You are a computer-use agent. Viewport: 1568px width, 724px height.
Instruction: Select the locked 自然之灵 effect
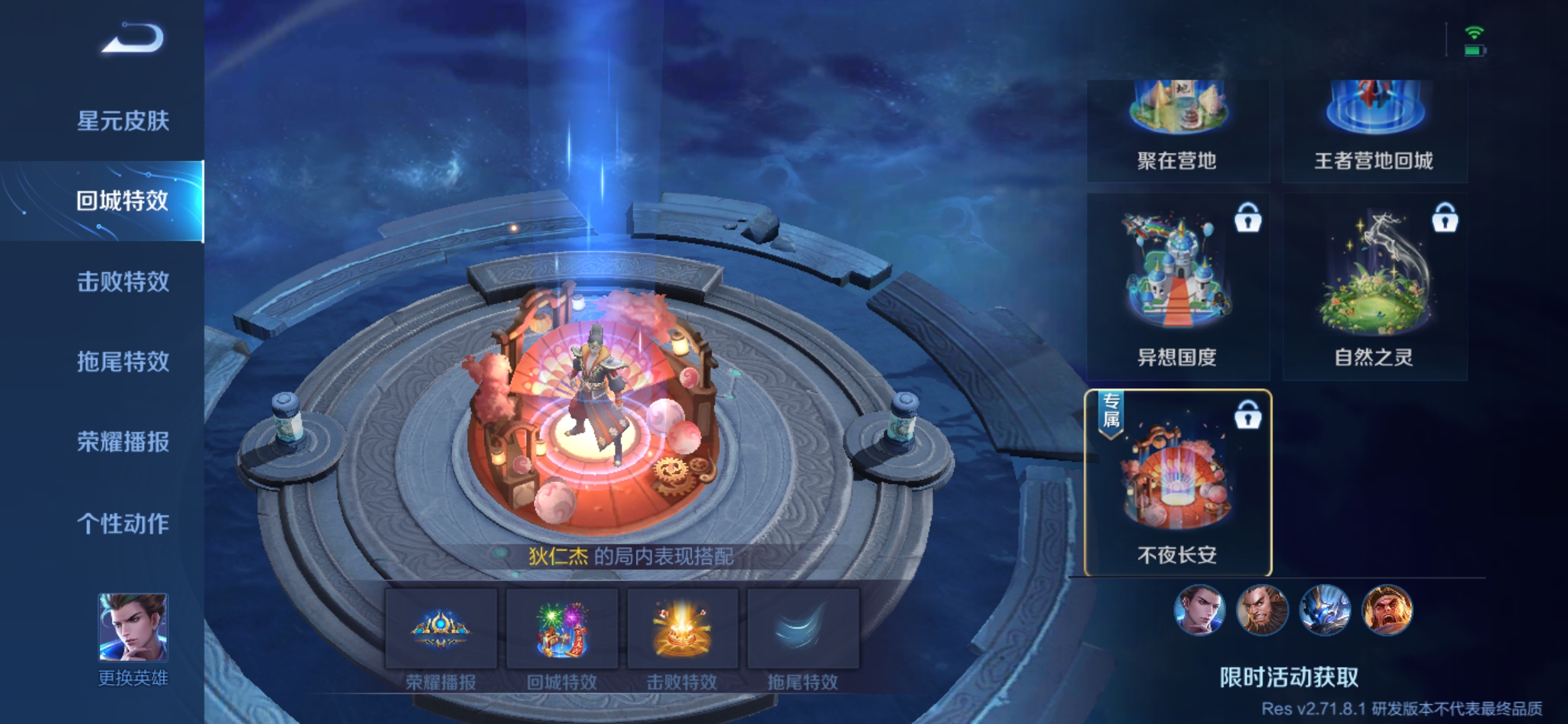(1374, 287)
